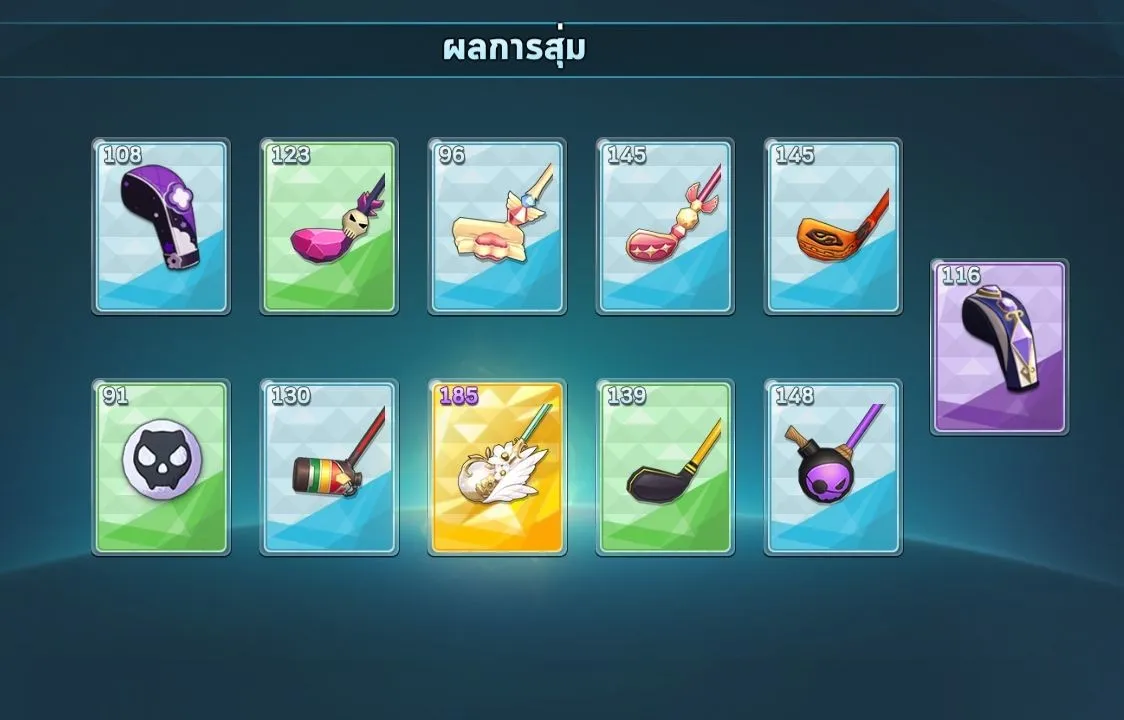Choose the orange wooden driver card
Screen dimensions: 1124x720
(833, 227)
